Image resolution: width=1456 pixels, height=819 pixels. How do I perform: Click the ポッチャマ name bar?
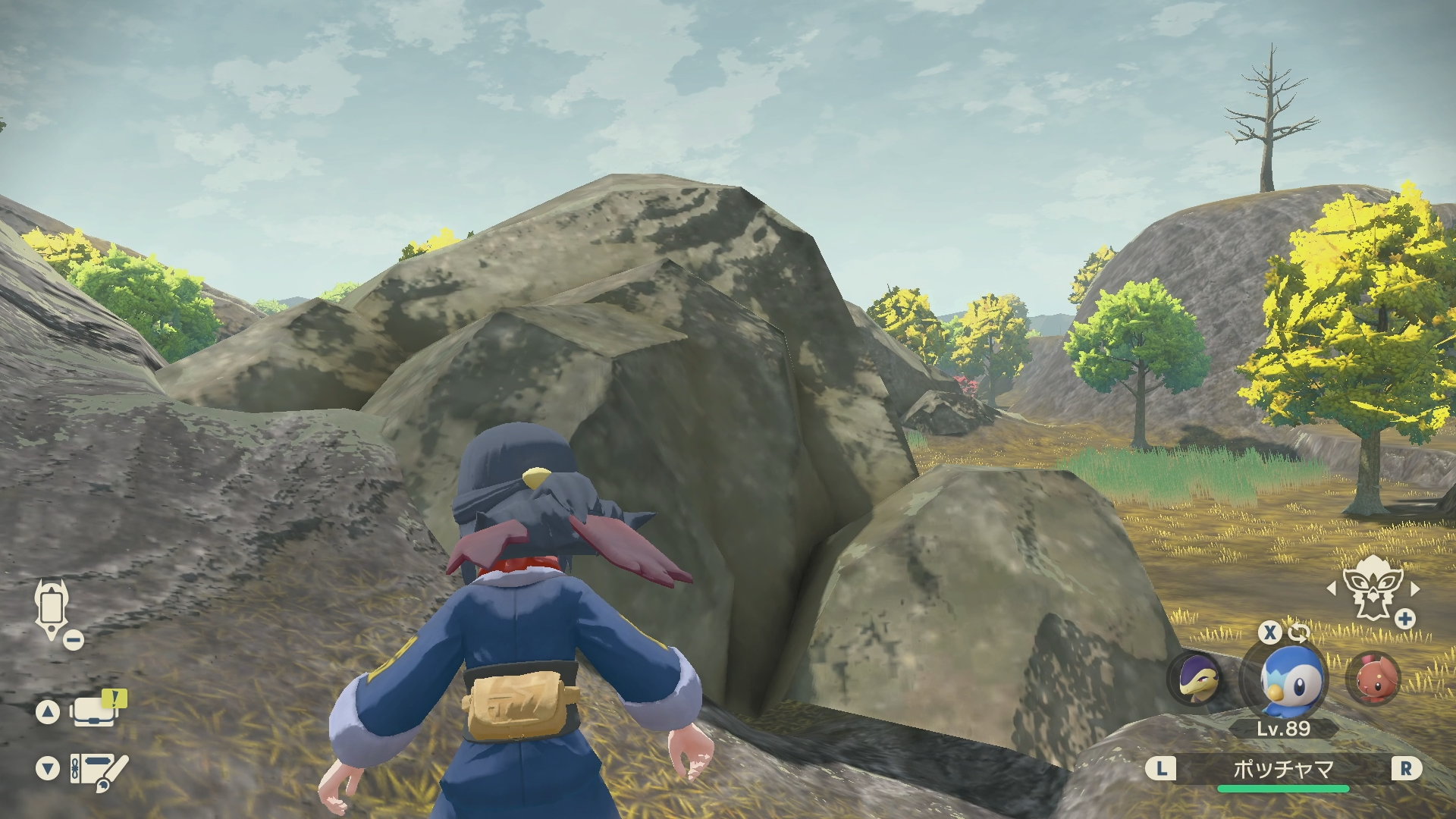(x=1282, y=769)
